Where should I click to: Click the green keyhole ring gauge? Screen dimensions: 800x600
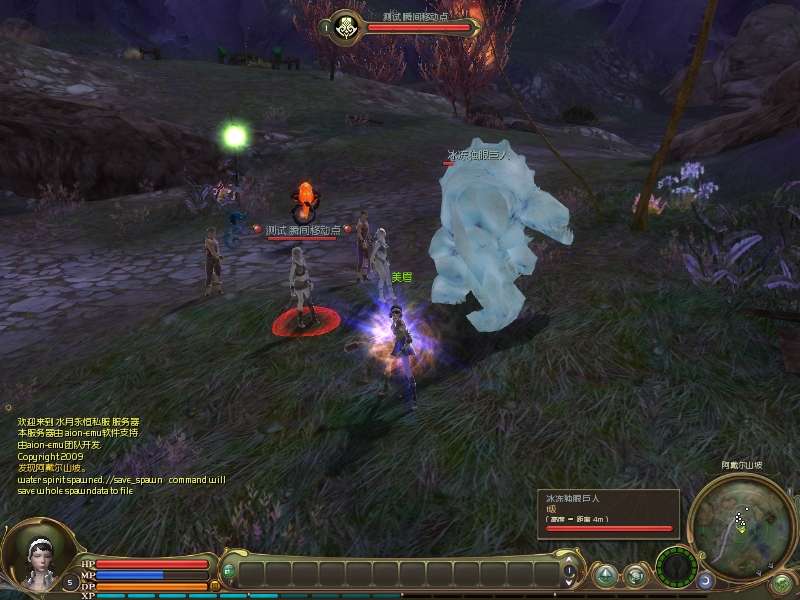[675, 567]
